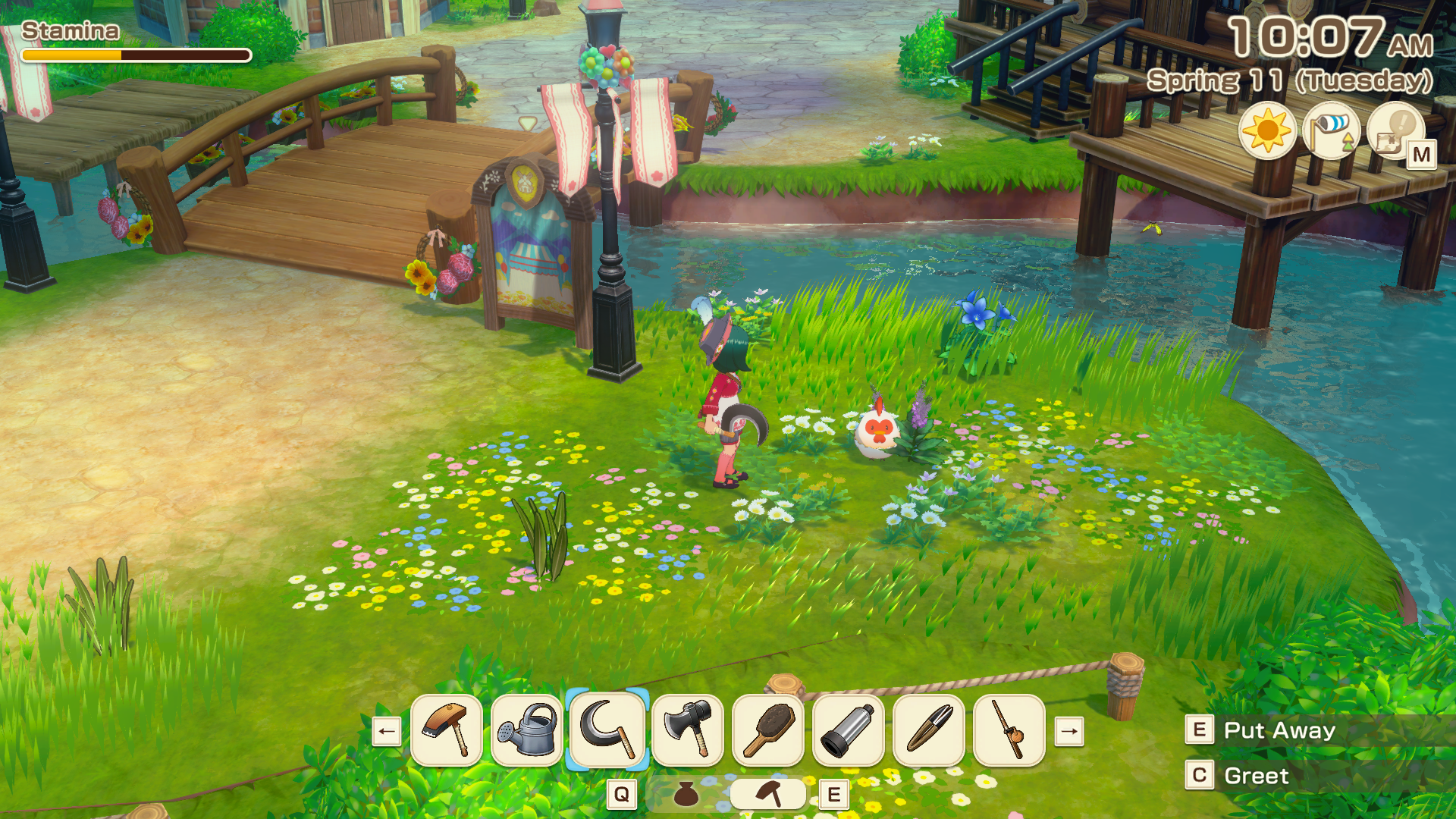Click the right arrow beside the hotbar
This screenshot has height=819, width=1456.
tap(1069, 732)
